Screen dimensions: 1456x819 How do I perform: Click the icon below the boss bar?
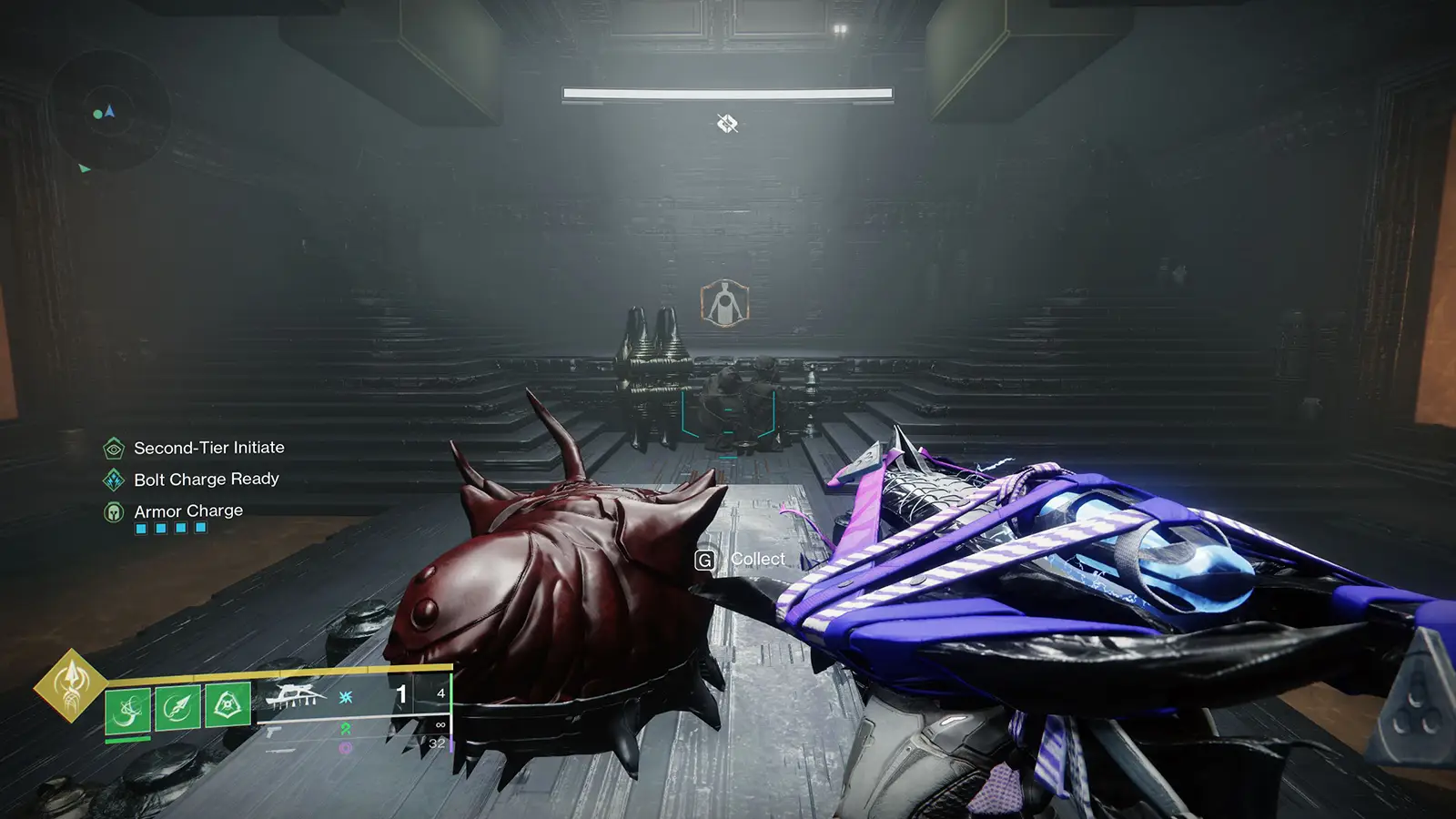726,123
